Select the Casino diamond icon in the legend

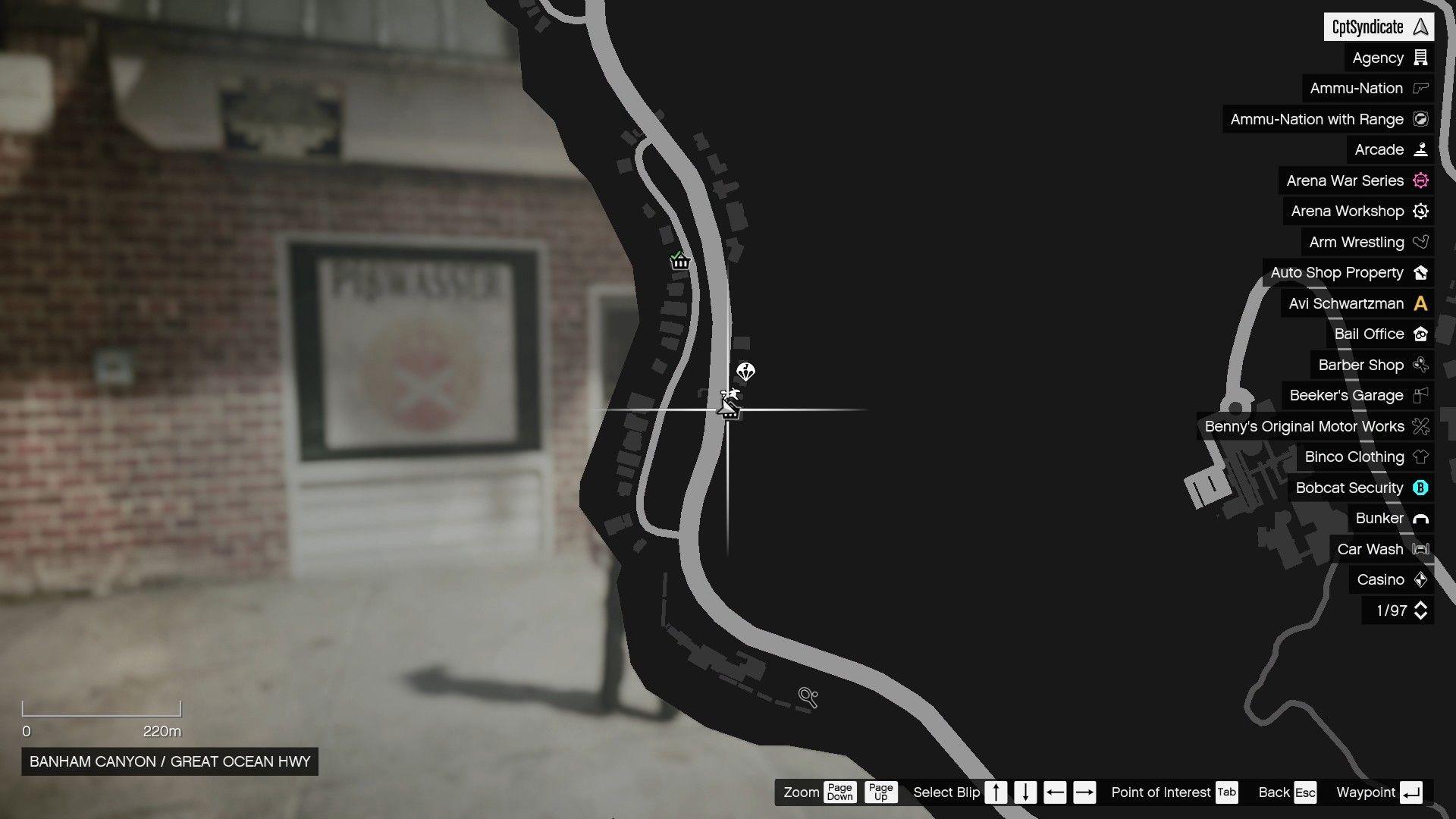pos(1420,579)
